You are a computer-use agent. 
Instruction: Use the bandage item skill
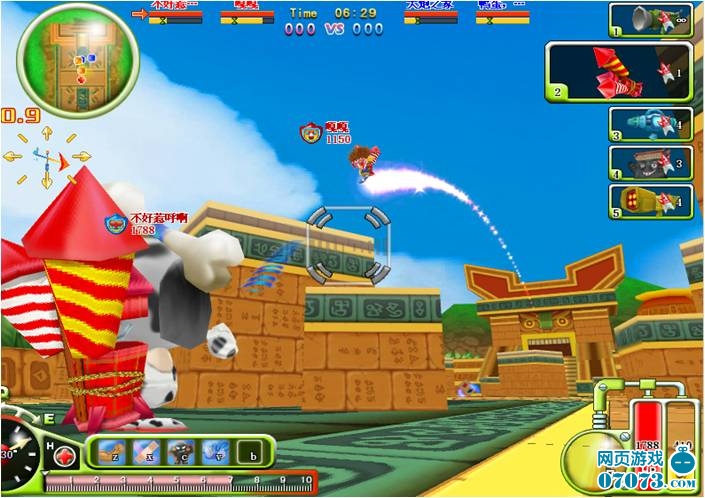click(145, 453)
